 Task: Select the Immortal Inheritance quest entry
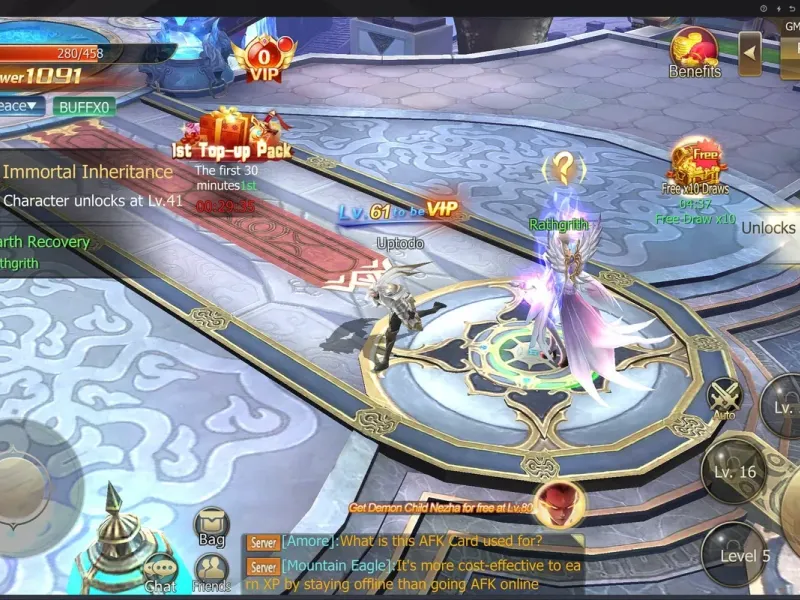pyautogui.click(x=88, y=172)
